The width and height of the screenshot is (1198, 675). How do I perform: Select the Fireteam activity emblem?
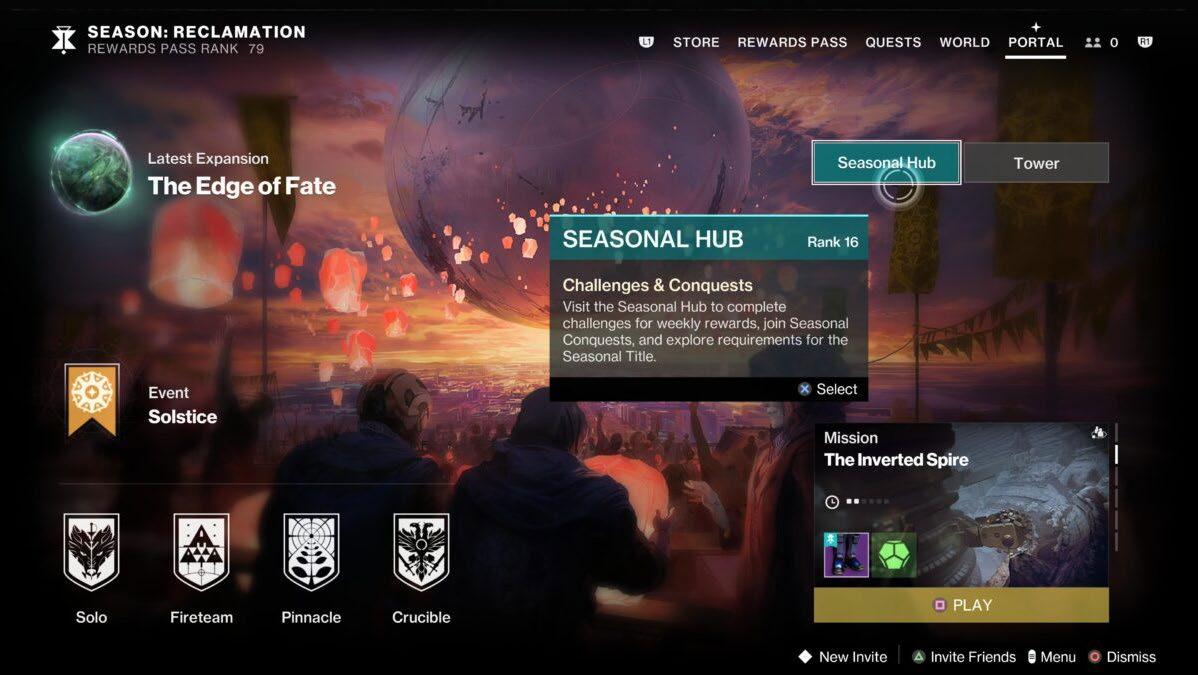click(x=201, y=552)
